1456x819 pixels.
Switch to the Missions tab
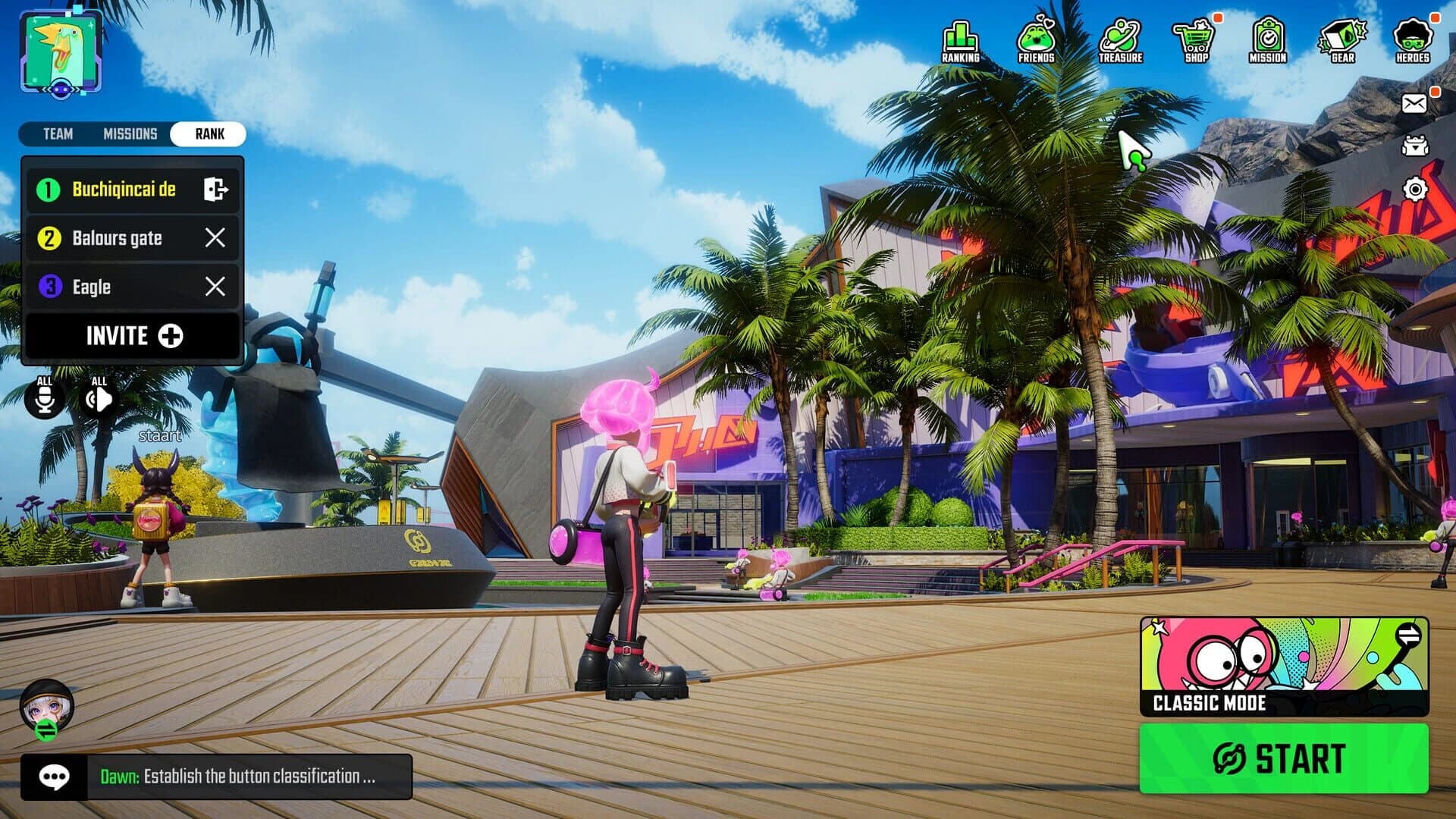click(x=130, y=134)
